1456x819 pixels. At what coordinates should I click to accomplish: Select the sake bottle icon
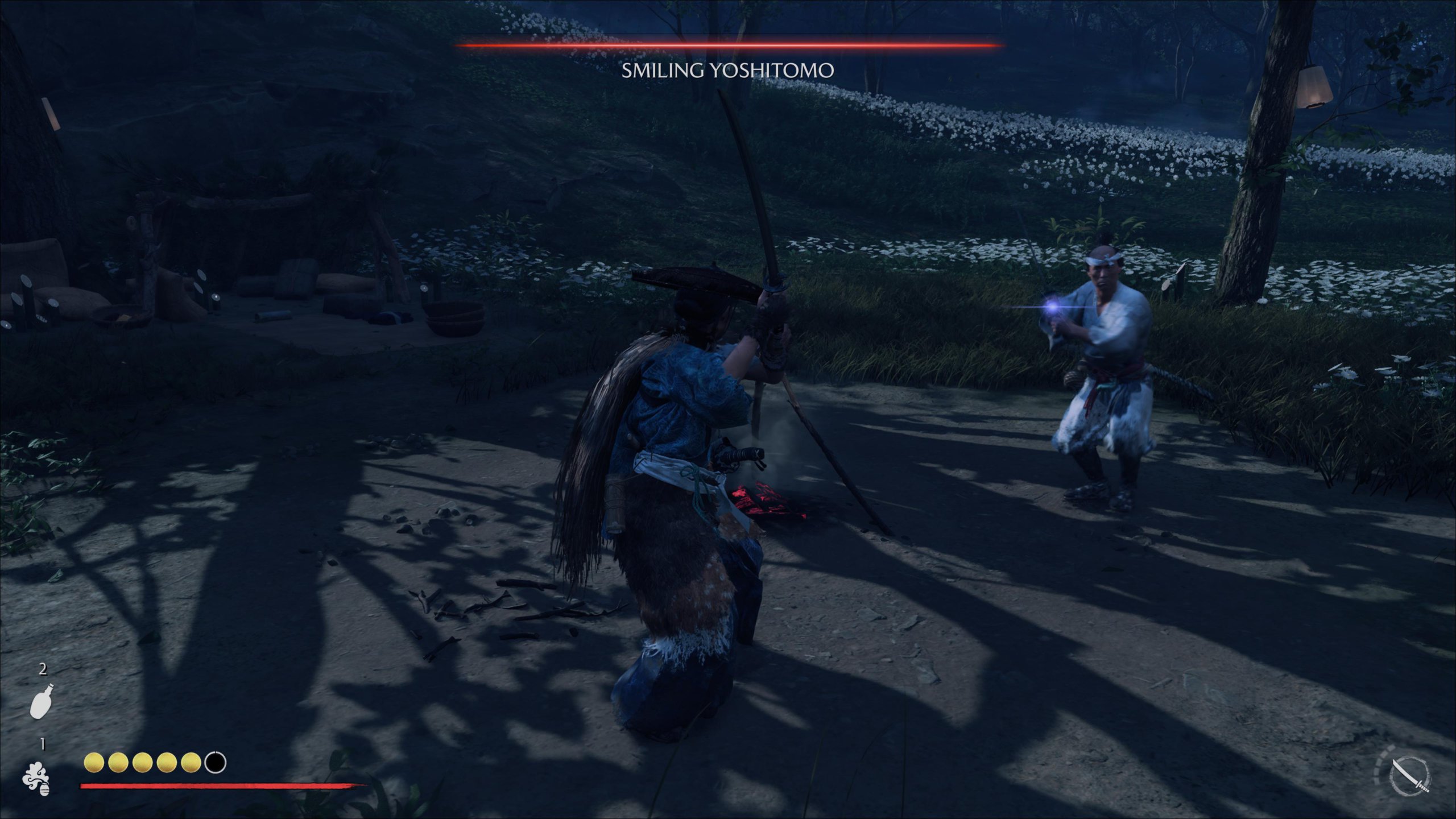(42, 701)
